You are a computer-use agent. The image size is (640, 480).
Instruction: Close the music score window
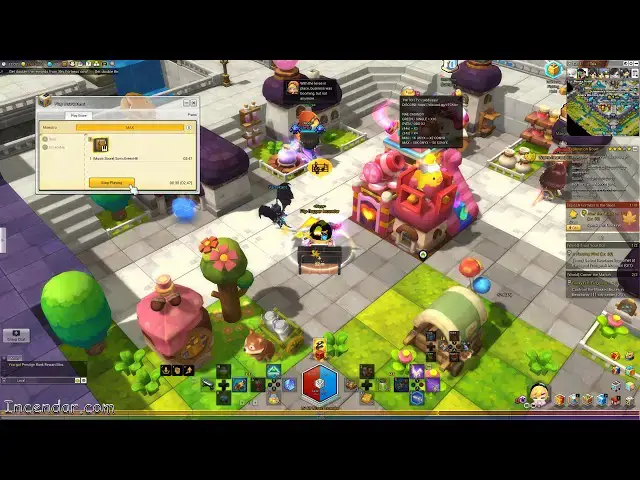click(x=192, y=102)
